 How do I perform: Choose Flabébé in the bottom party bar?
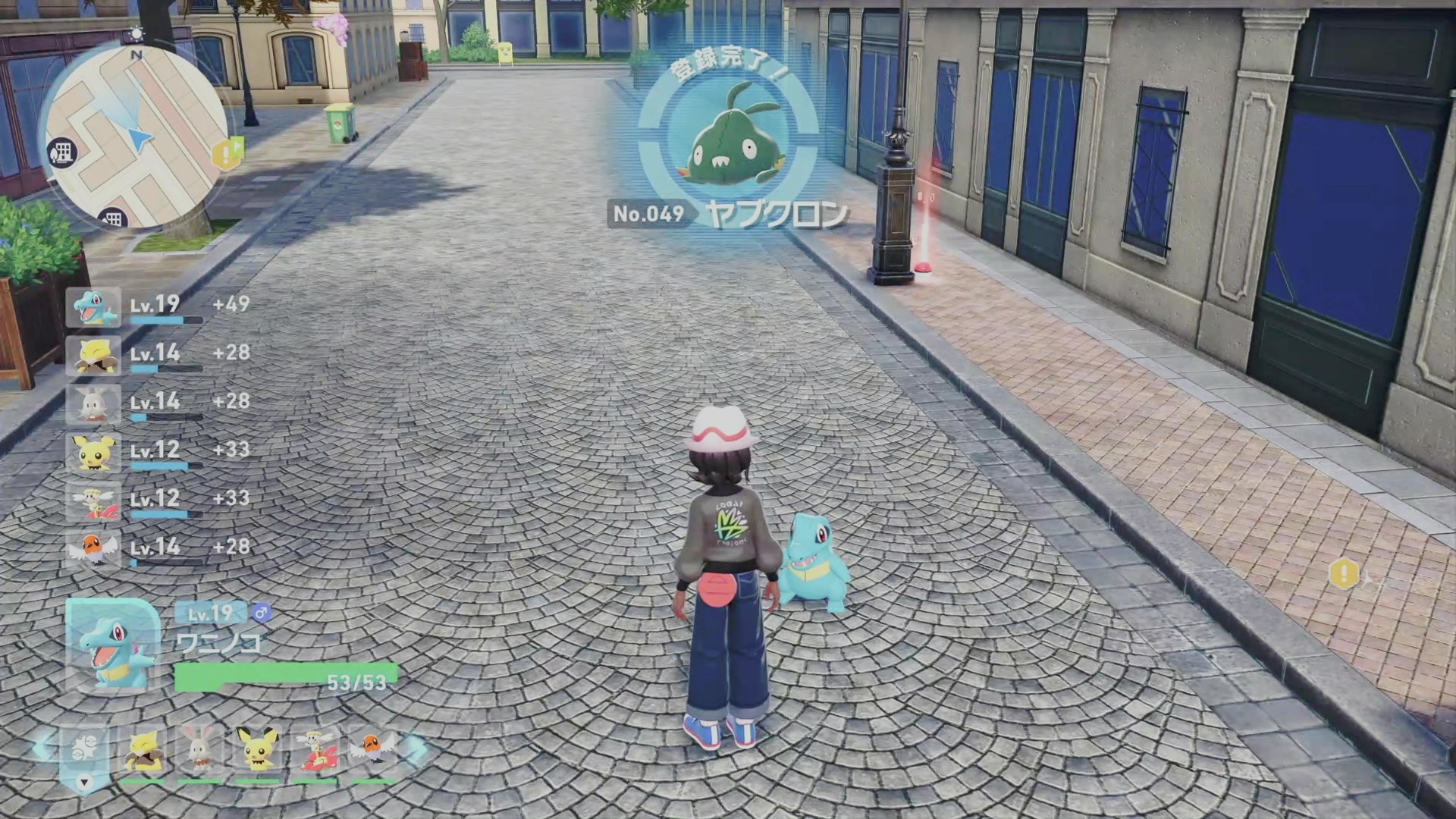click(x=314, y=752)
